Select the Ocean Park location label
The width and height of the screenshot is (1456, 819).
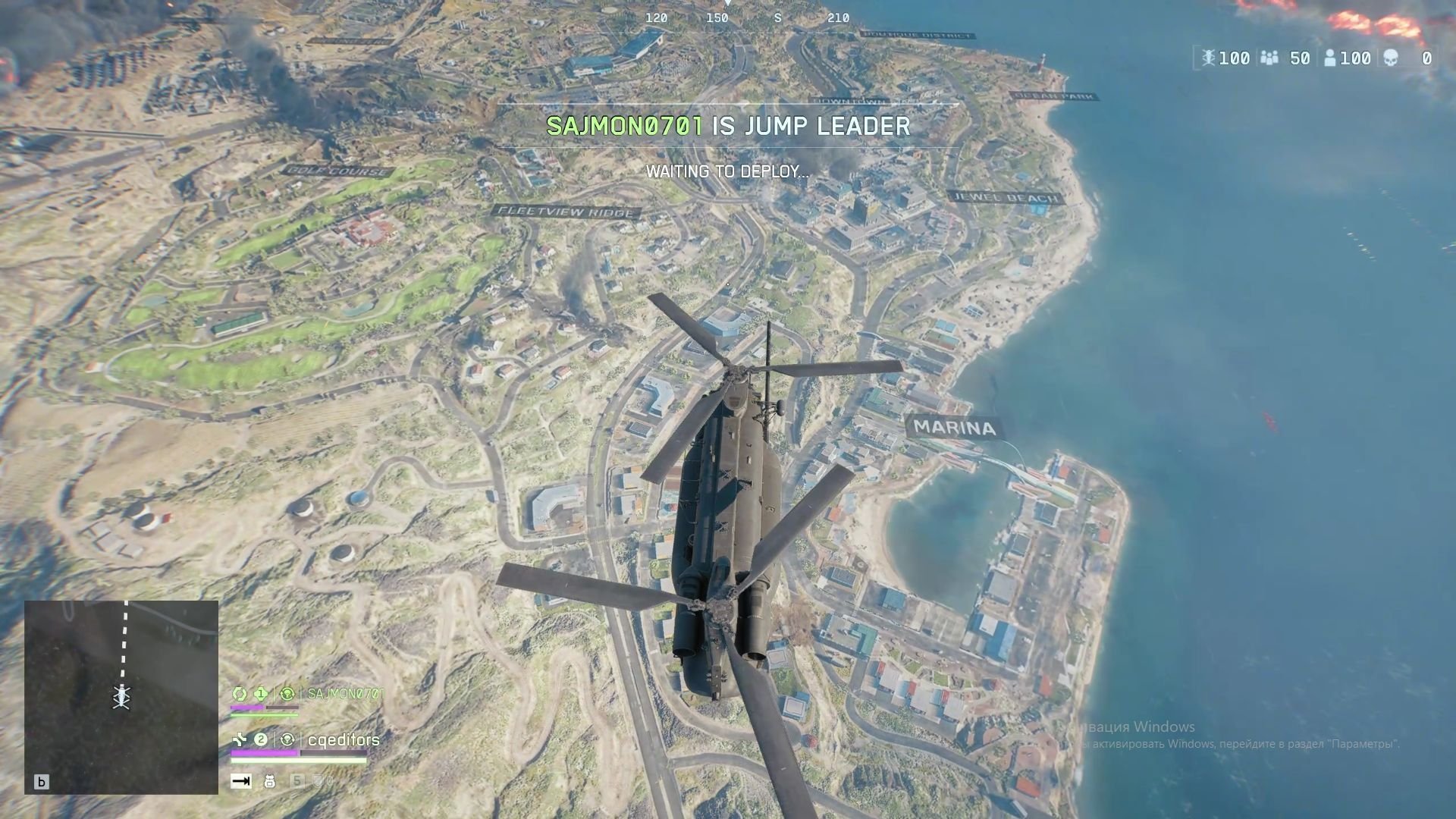(1054, 96)
